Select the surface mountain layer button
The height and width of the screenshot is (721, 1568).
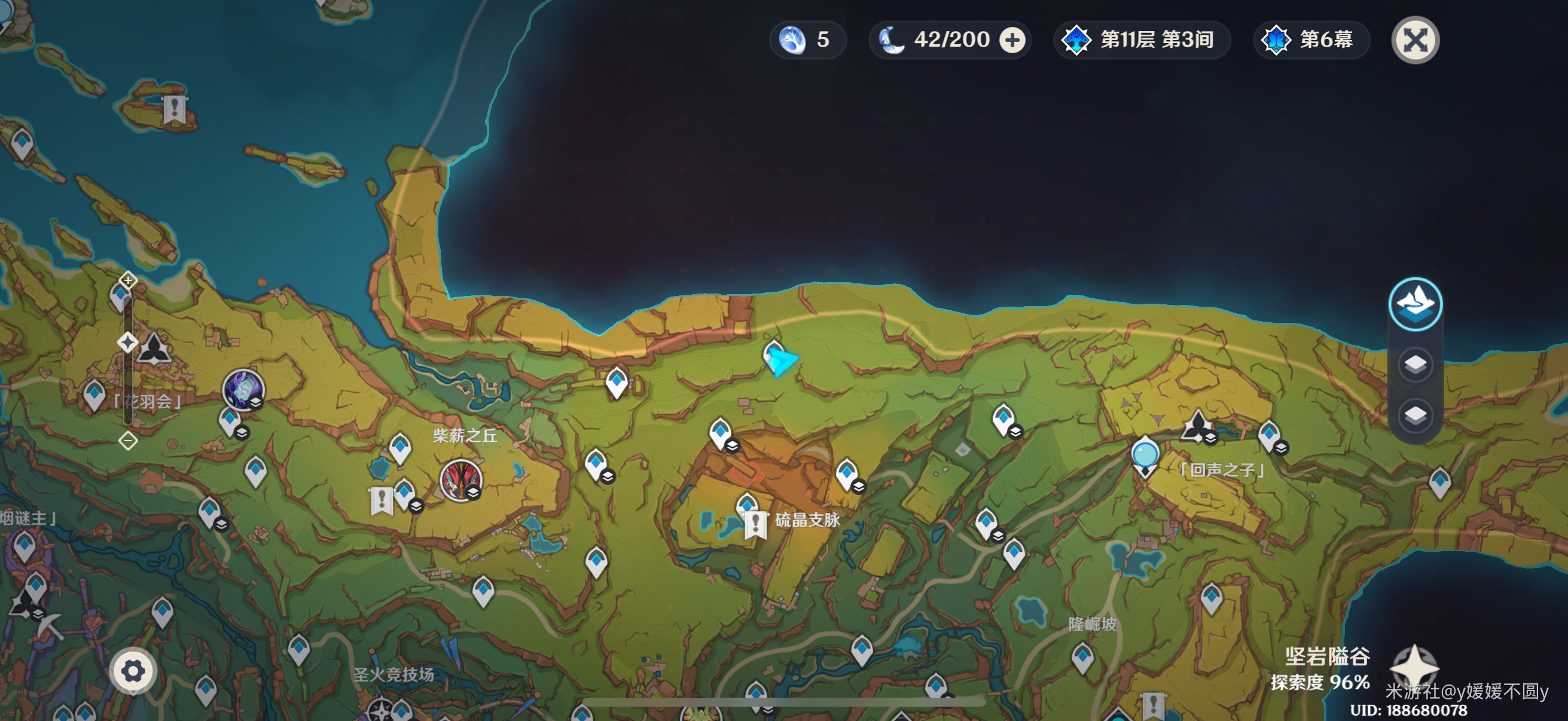(1415, 304)
